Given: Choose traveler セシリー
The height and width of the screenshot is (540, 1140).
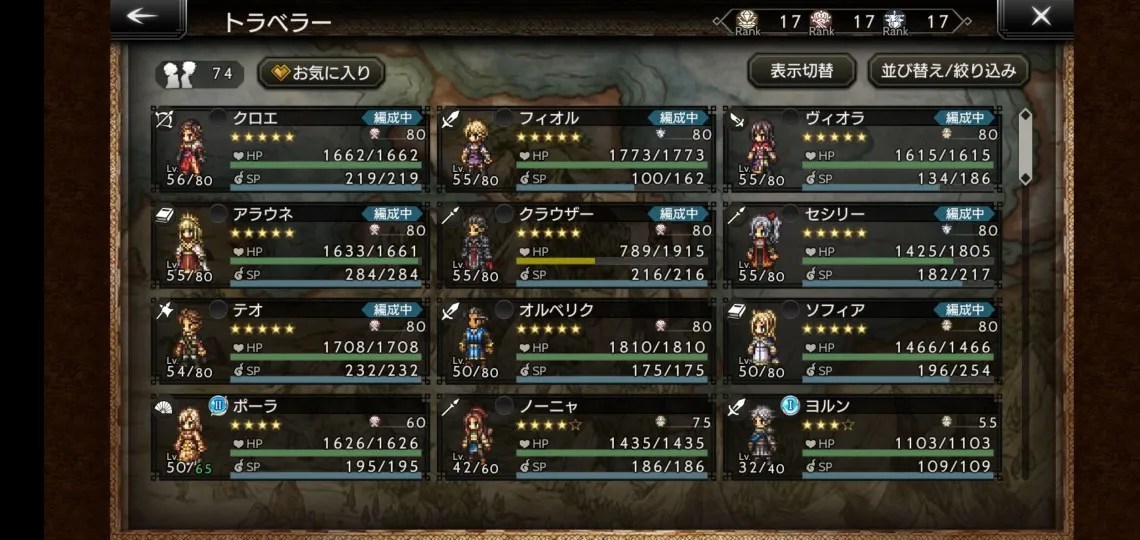Looking at the screenshot, I should pos(862,244).
